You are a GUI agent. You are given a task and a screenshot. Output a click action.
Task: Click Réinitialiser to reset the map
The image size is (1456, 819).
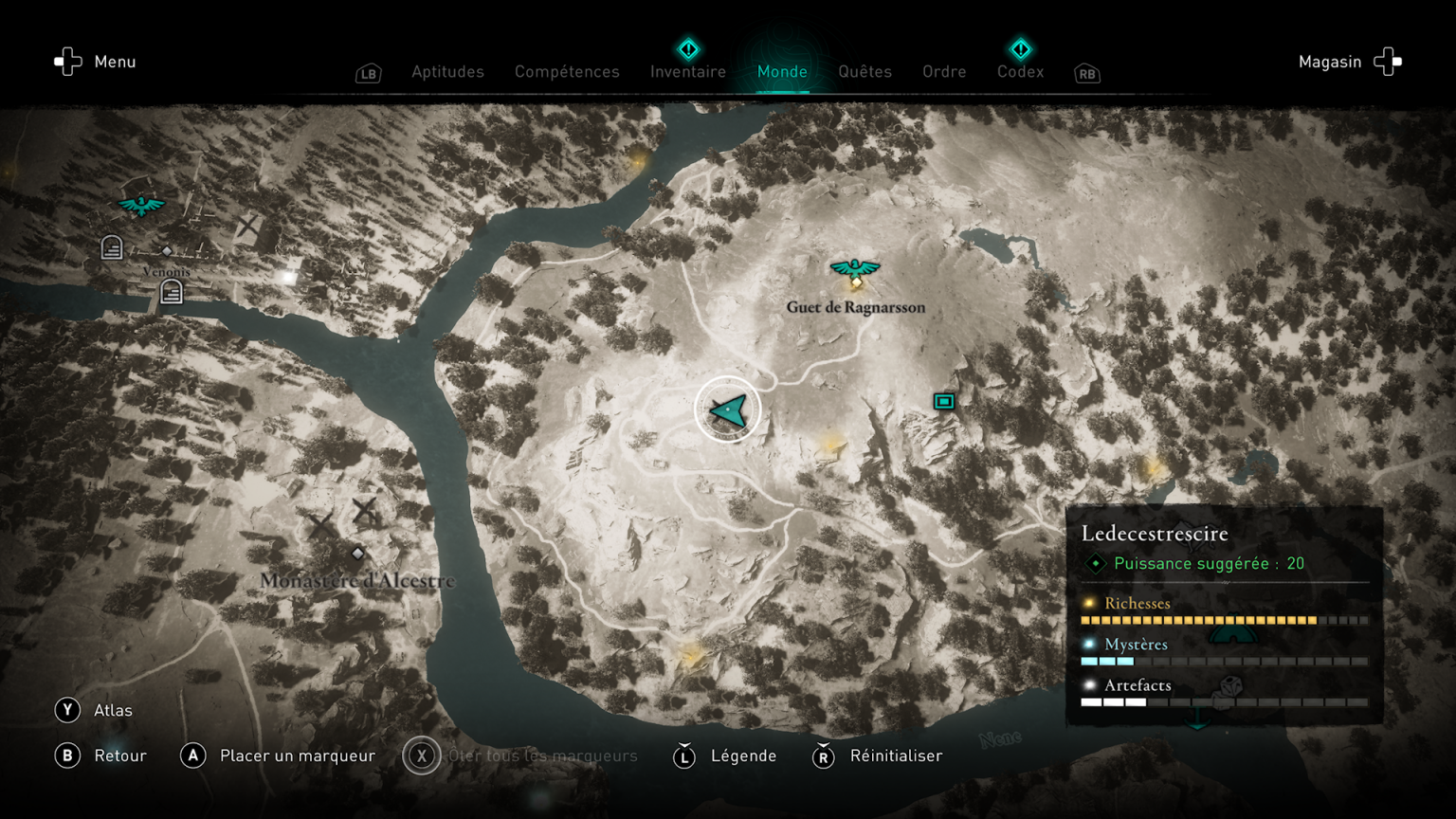(x=878, y=755)
